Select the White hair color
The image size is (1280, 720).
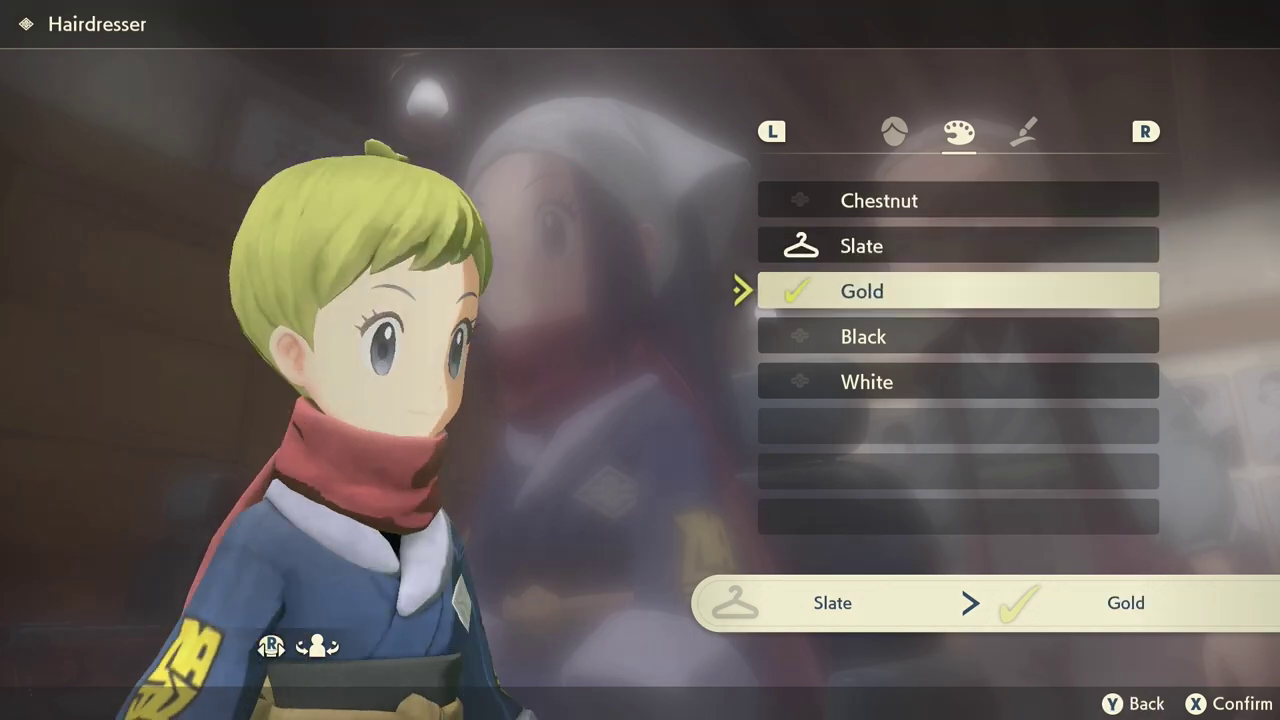957,382
